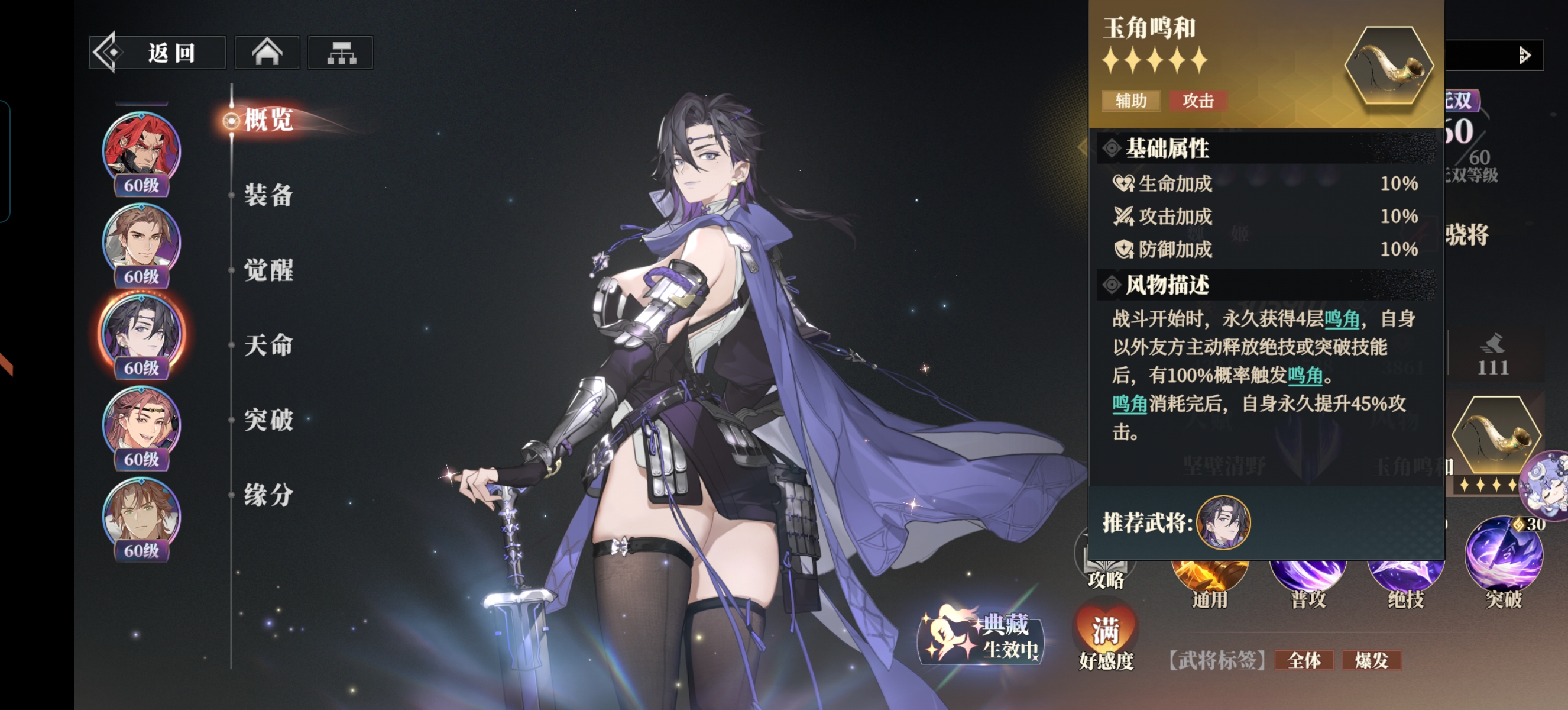Click the next arrow at top right

(x=1524, y=56)
